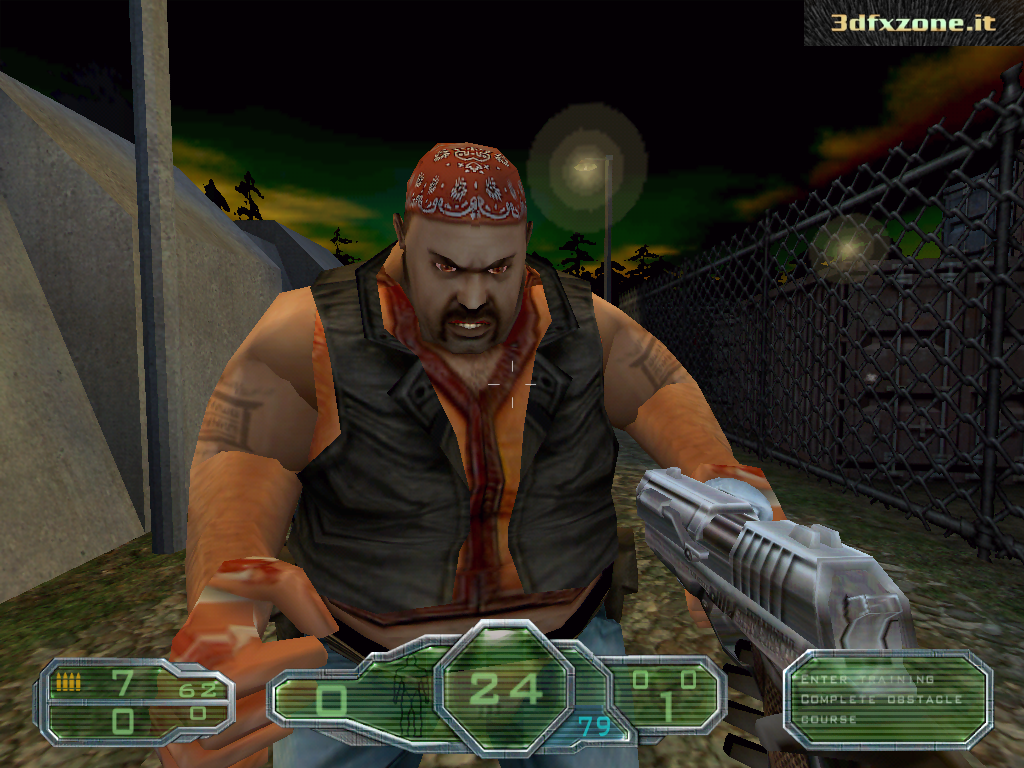Open the training objectives tracker panel
Screen dimensions: 1024x768
pos(886,699)
